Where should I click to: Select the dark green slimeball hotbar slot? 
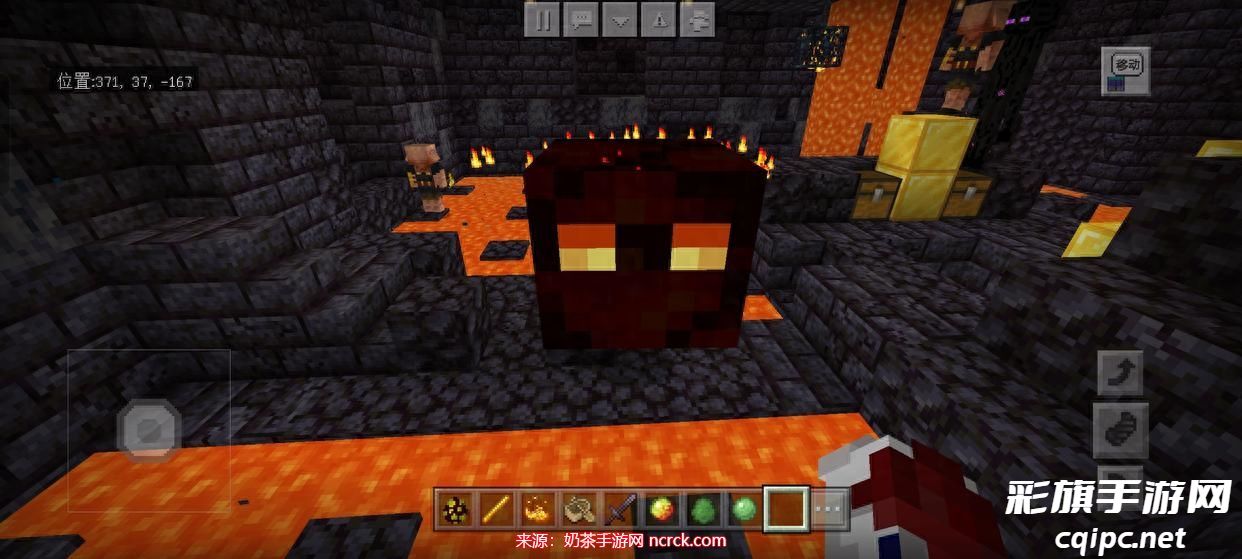(702, 510)
